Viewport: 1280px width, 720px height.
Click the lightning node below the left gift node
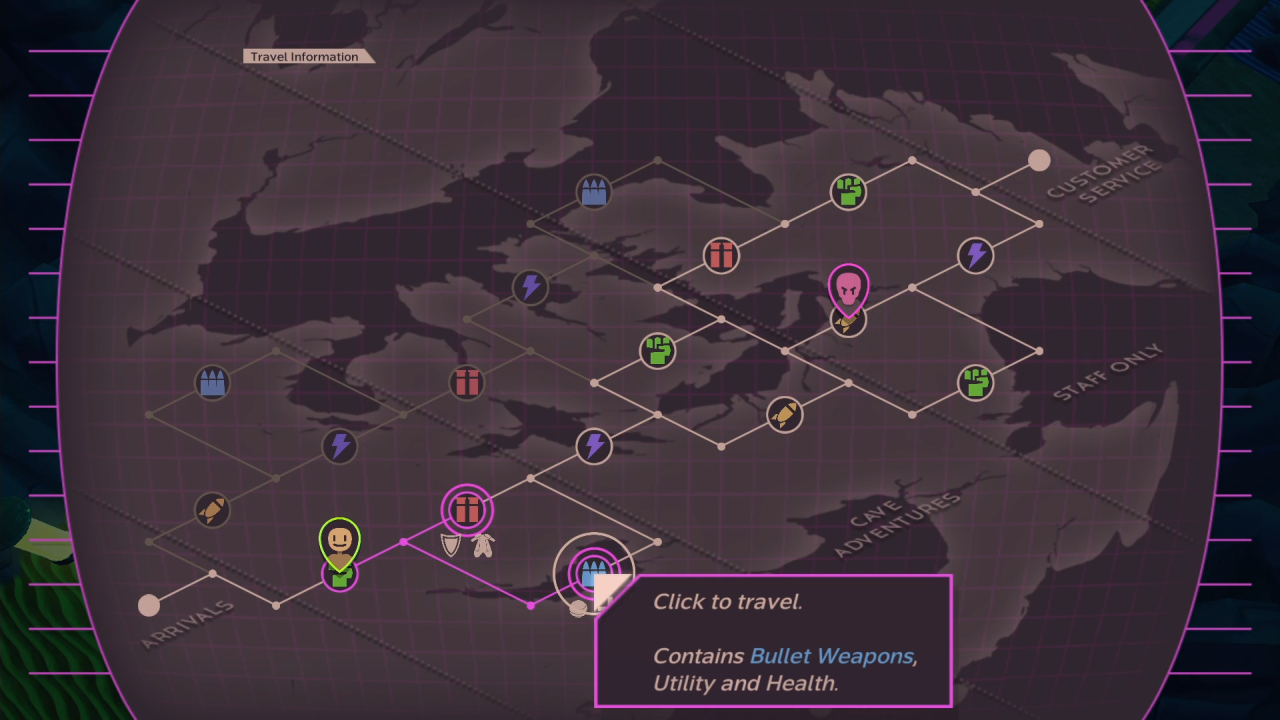(340, 447)
